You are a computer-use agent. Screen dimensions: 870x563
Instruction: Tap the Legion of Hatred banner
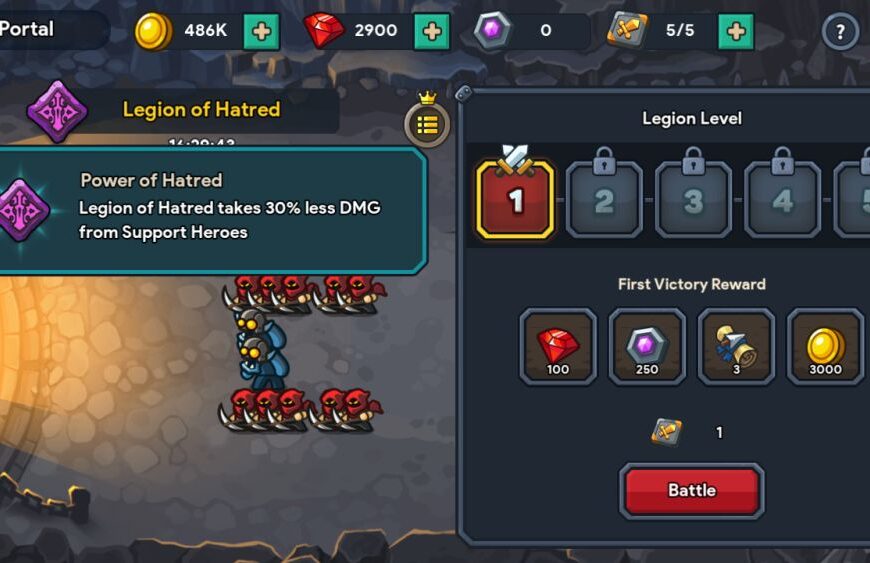point(200,110)
